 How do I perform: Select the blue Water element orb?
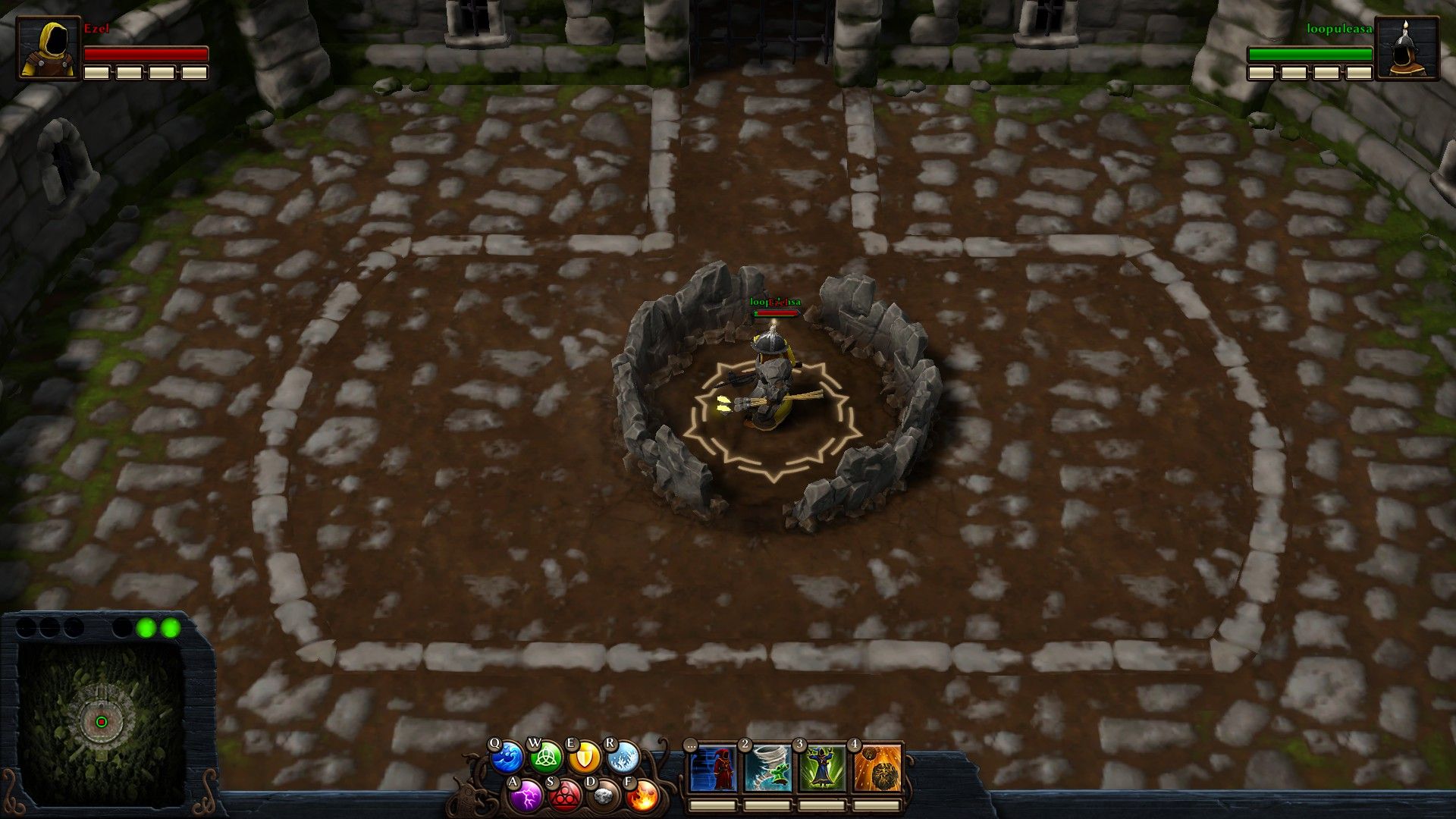pyautogui.click(x=507, y=758)
